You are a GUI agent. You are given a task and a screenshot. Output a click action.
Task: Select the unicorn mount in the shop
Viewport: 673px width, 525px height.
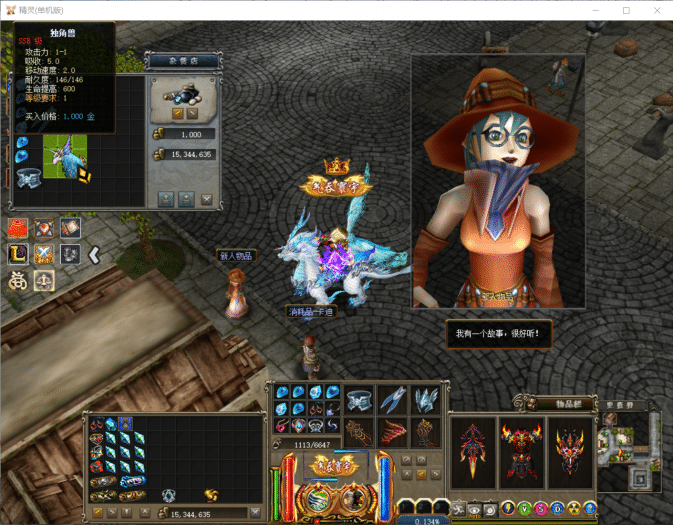(64, 156)
